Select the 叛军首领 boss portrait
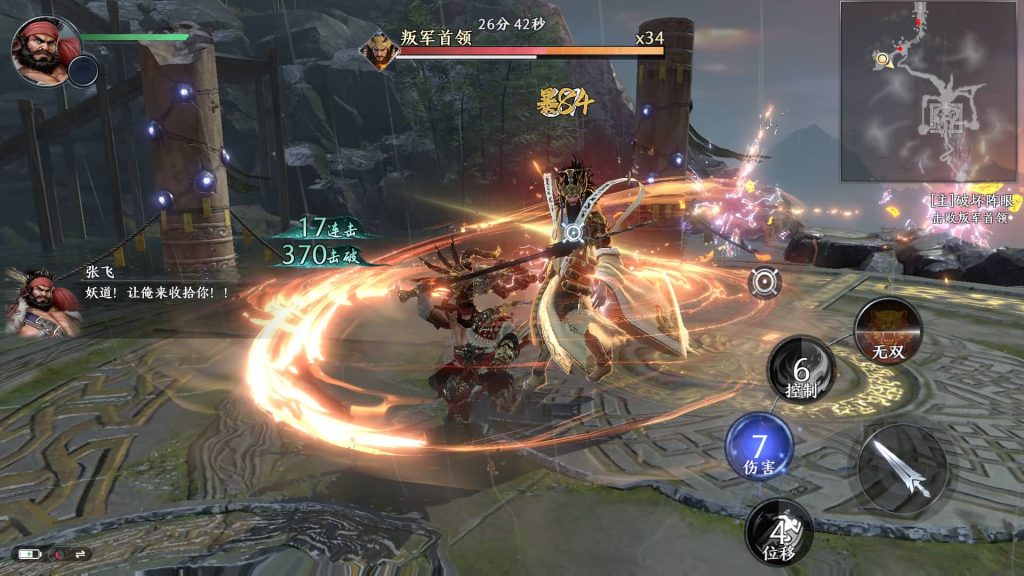The width and height of the screenshot is (1024, 576). click(x=380, y=50)
